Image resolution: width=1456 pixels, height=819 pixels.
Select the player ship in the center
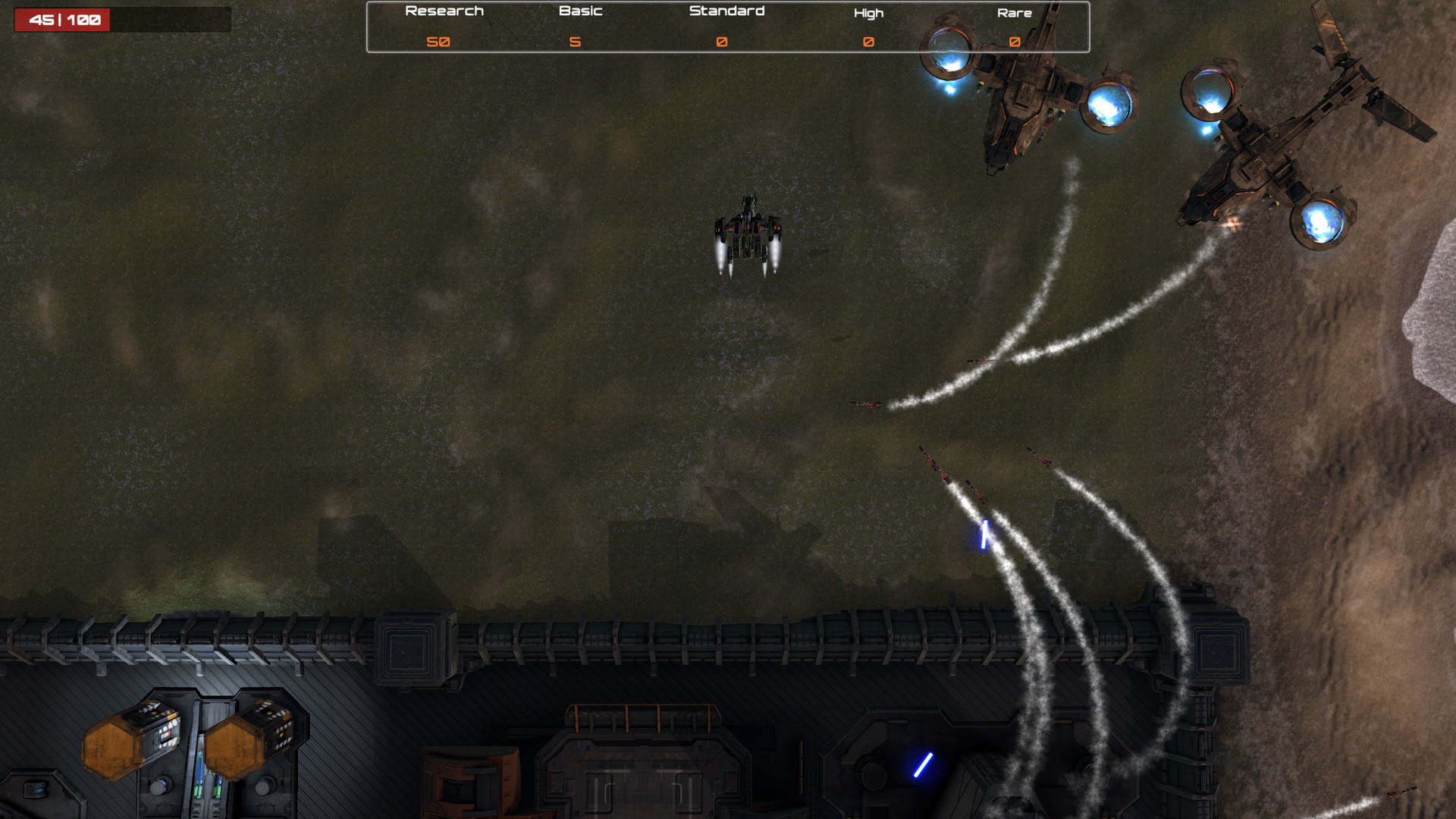(x=749, y=227)
